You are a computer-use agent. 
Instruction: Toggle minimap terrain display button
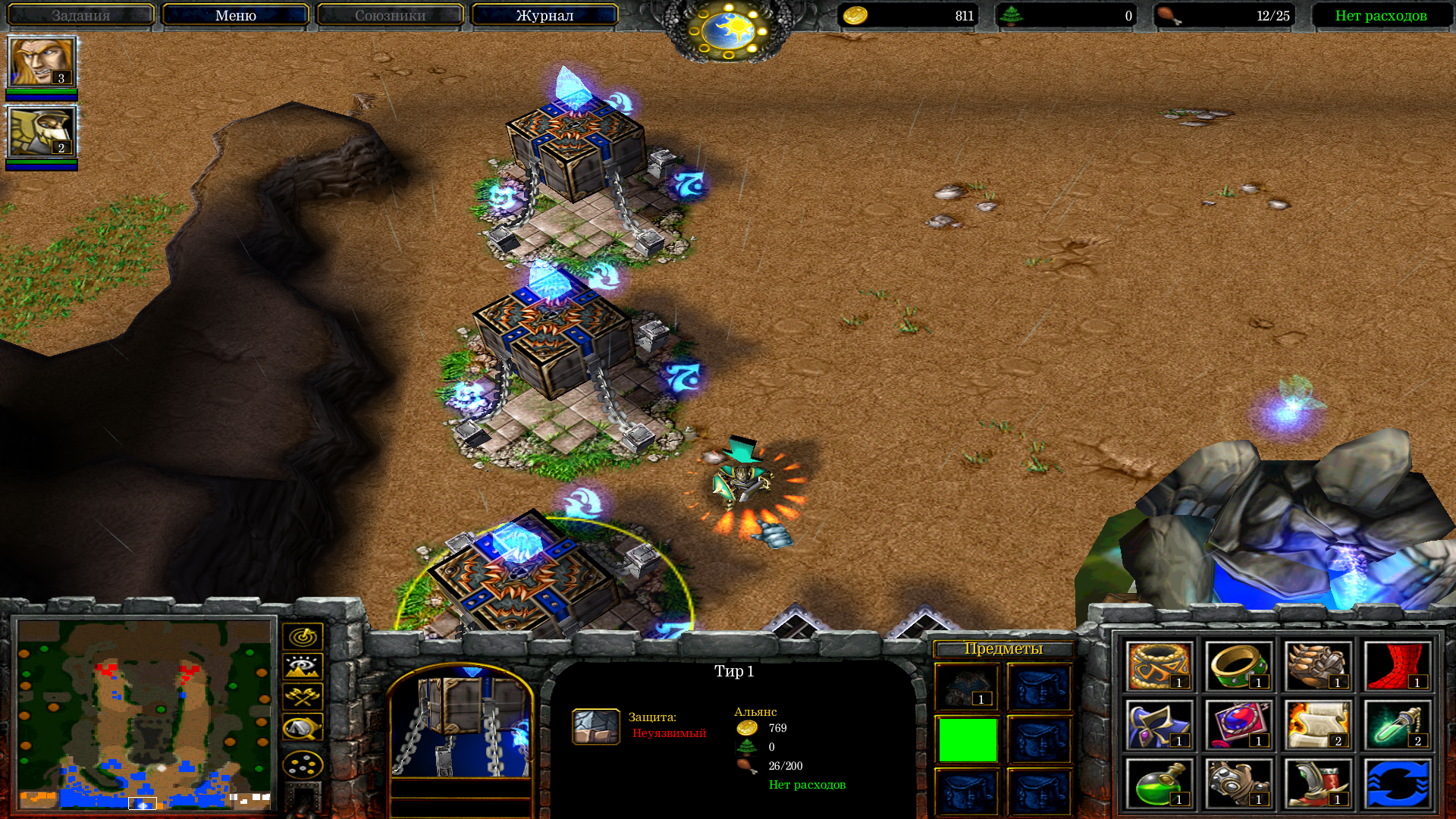303,667
